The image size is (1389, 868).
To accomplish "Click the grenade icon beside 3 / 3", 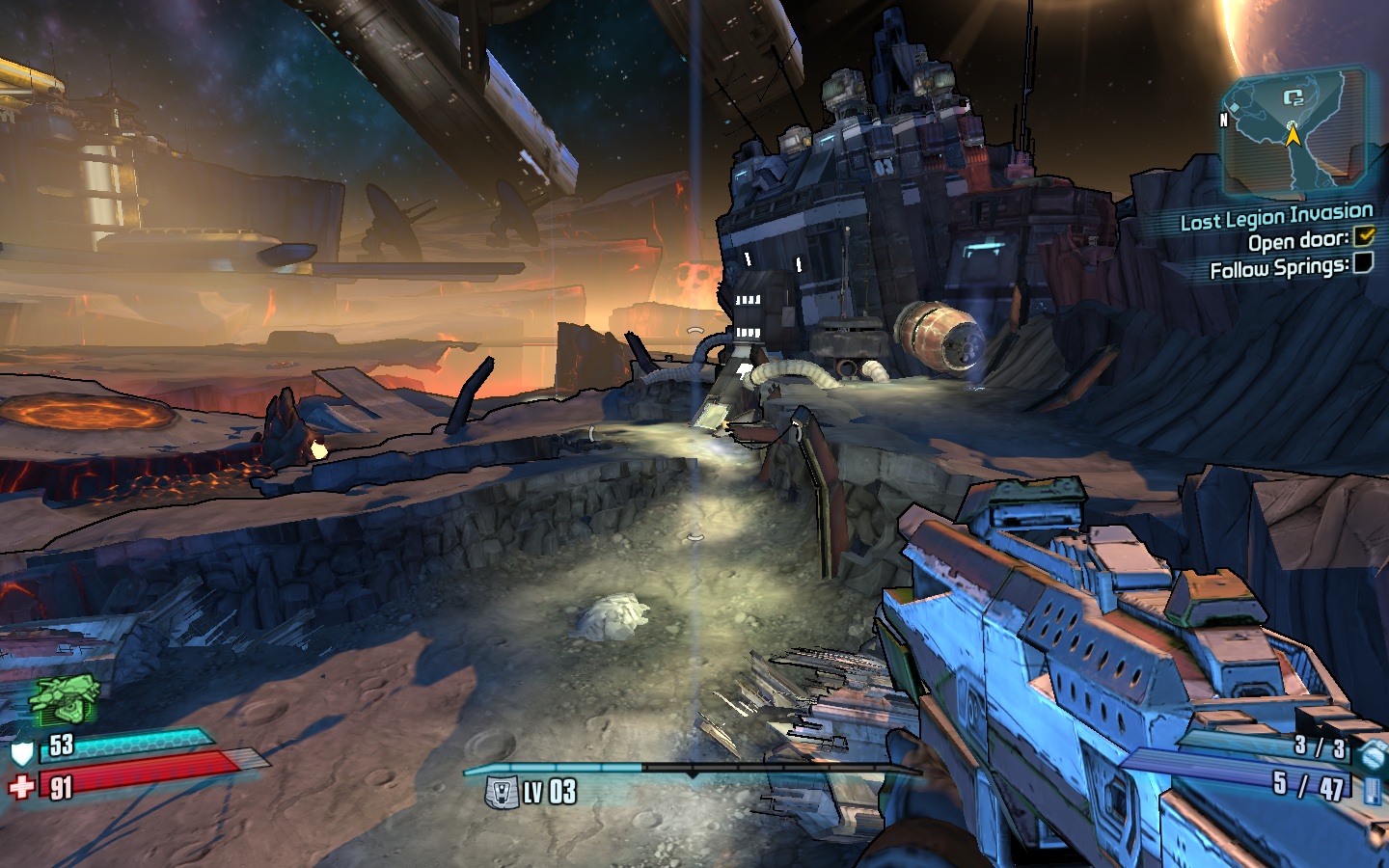I will 1372,752.
